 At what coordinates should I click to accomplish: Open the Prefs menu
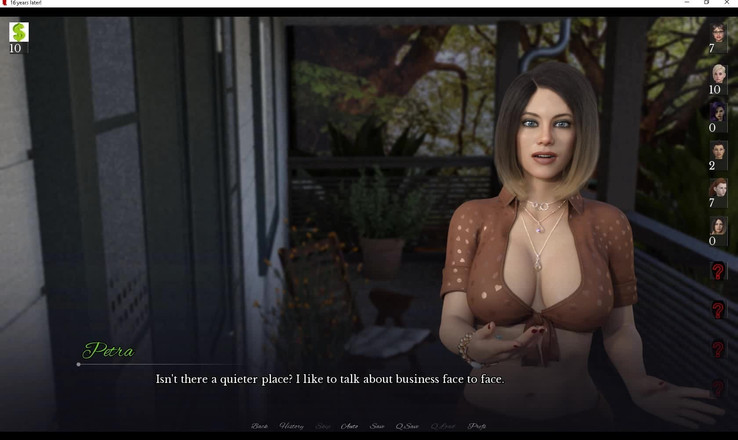click(x=477, y=427)
